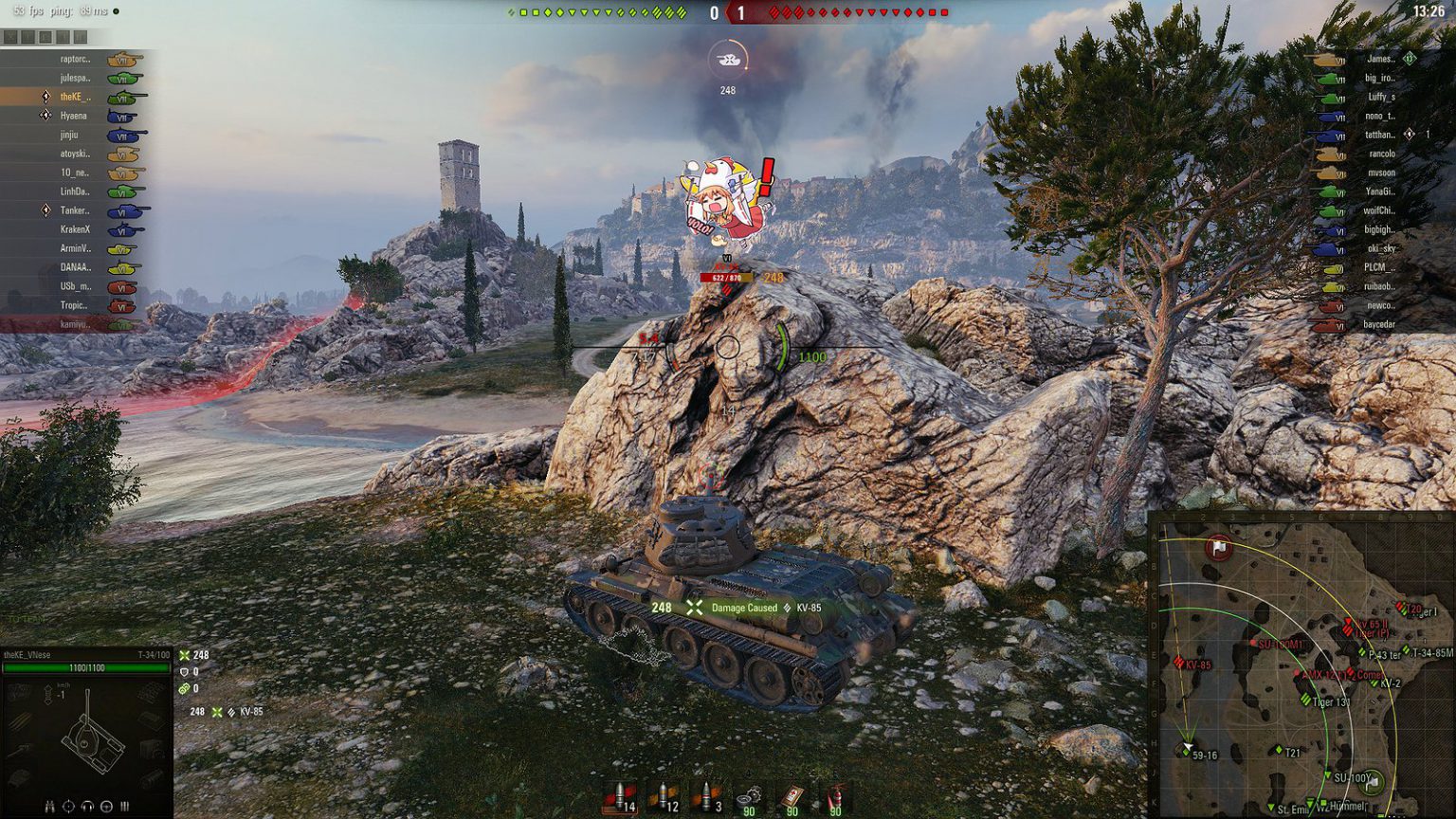Click the battle minimap

tap(1301, 665)
